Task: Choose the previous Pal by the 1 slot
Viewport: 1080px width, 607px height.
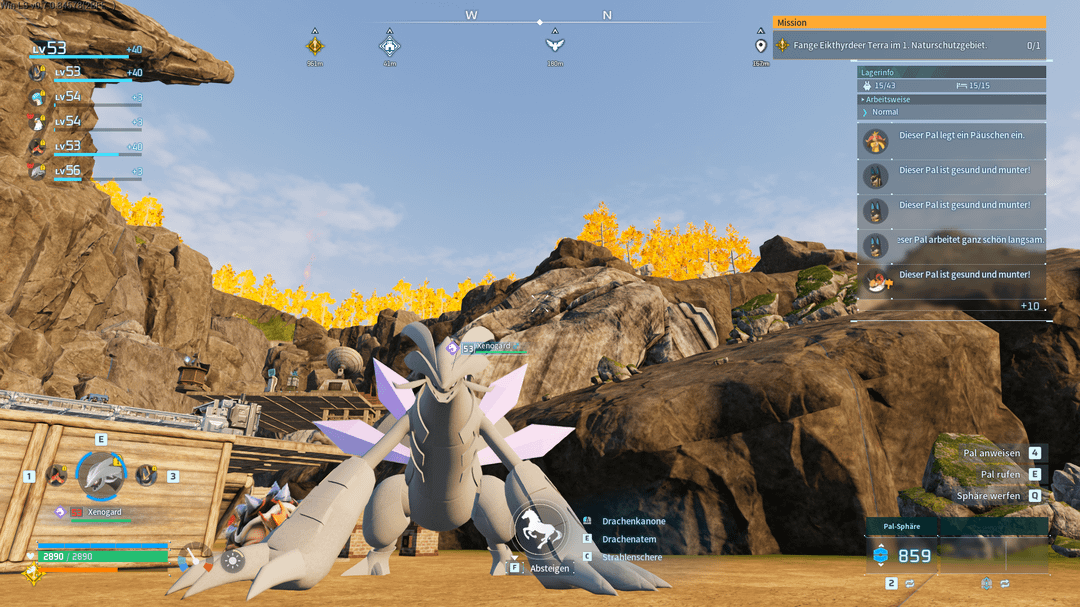Action: [55, 475]
